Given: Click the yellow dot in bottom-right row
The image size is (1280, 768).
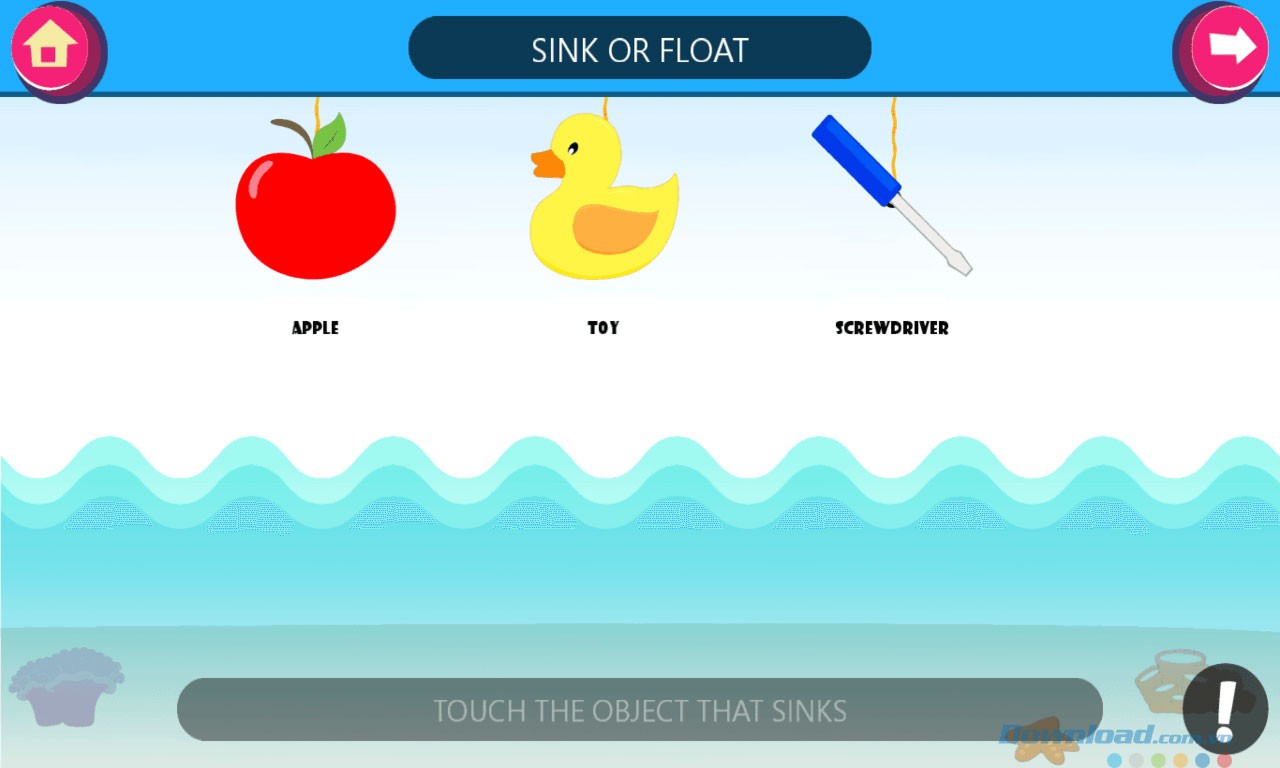Looking at the screenshot, I should click(x=1180, y=759).
